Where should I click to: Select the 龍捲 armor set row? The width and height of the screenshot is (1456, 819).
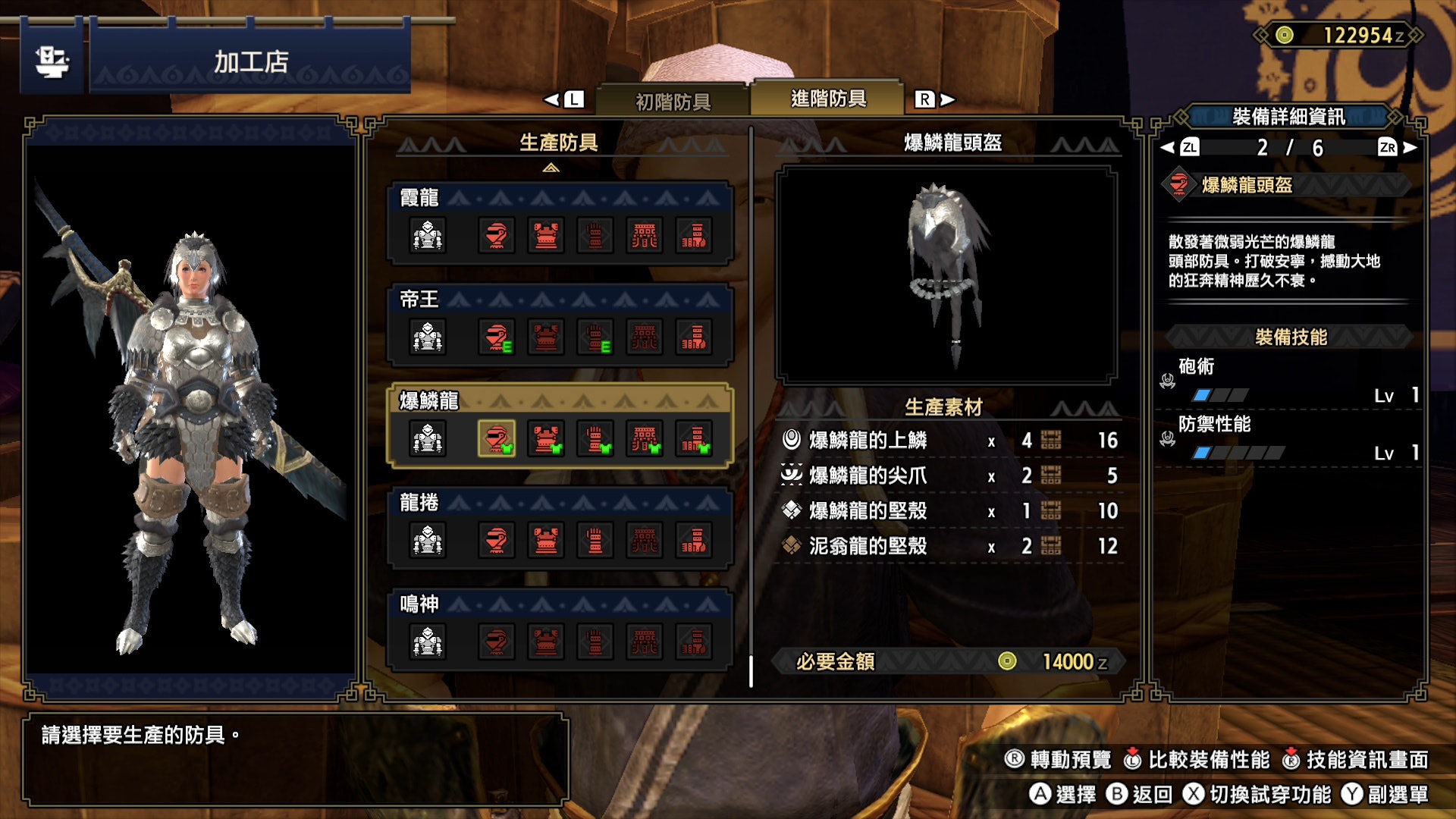coord(560,528)
